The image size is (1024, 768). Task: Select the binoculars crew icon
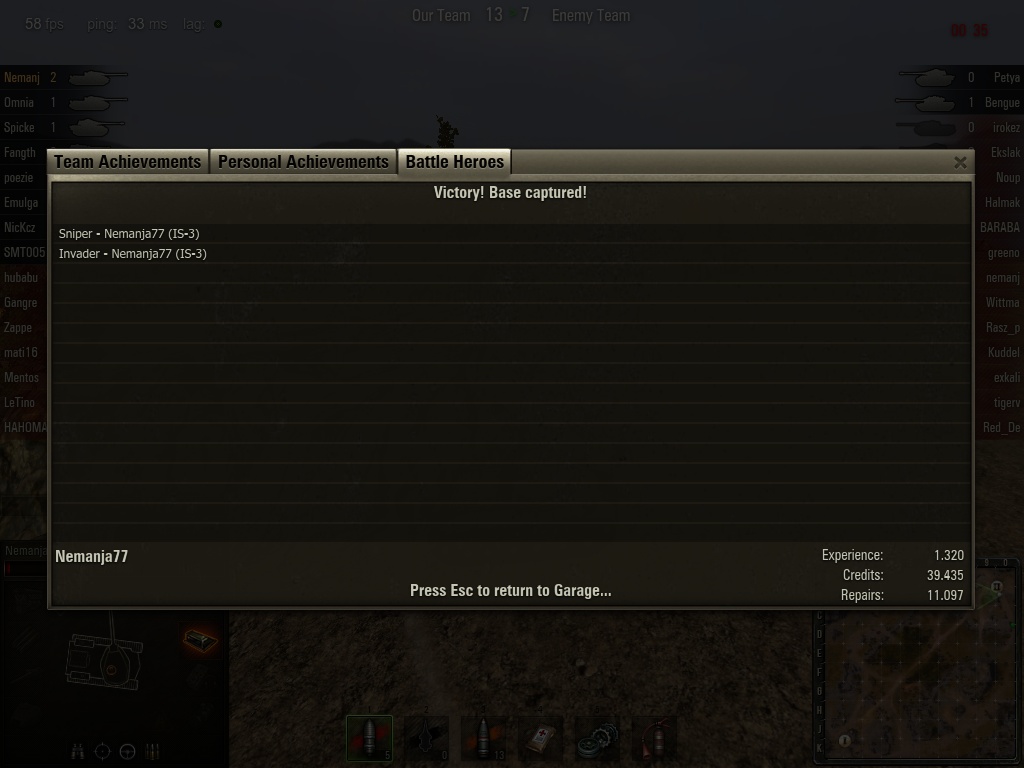click(78, 751)
